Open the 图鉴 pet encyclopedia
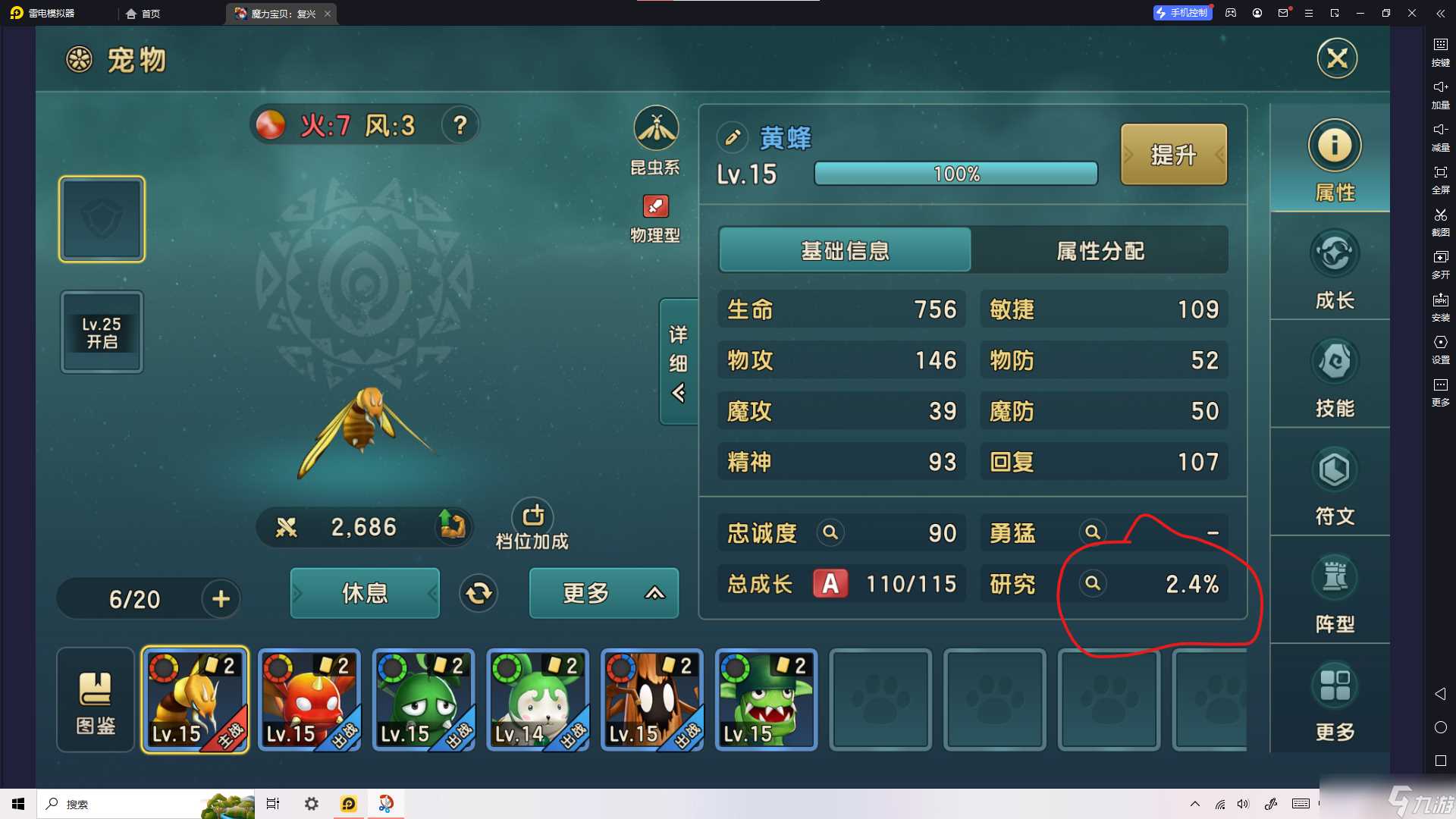The height and width of the screenshot is (819, 1456). pos(95,698)
